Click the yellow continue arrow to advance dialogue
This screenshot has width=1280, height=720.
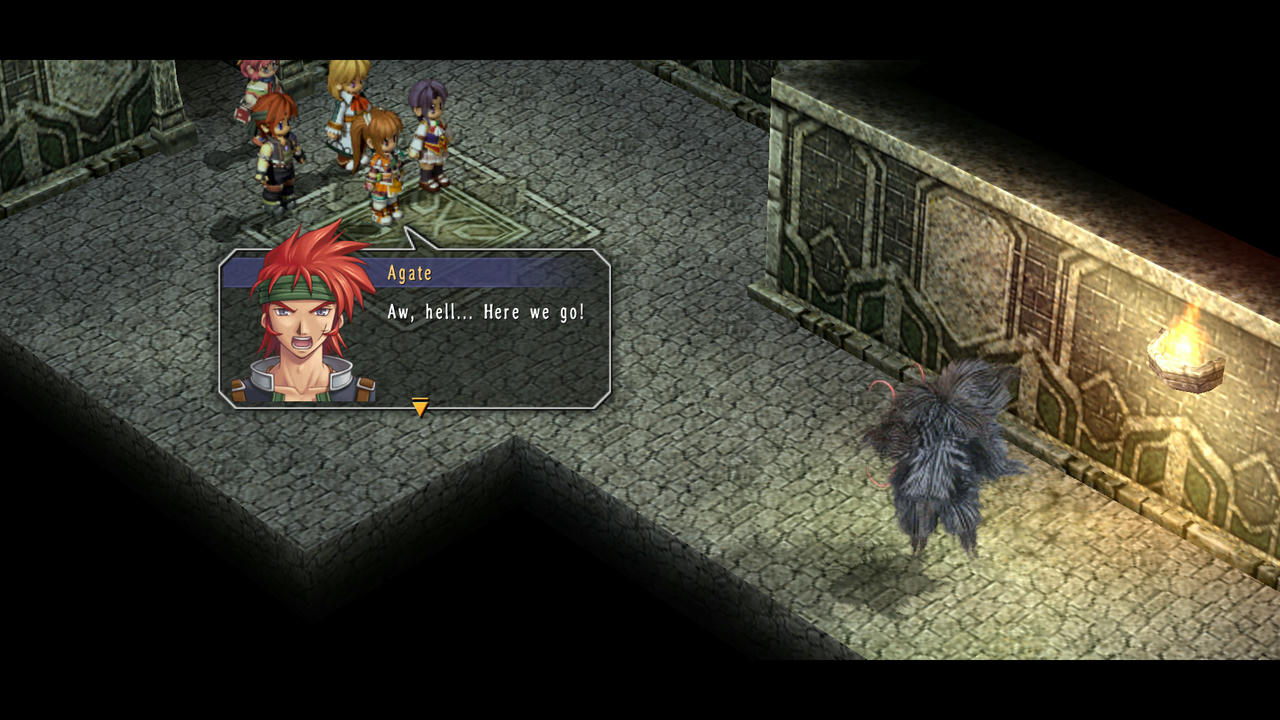(x=419, y=406)
